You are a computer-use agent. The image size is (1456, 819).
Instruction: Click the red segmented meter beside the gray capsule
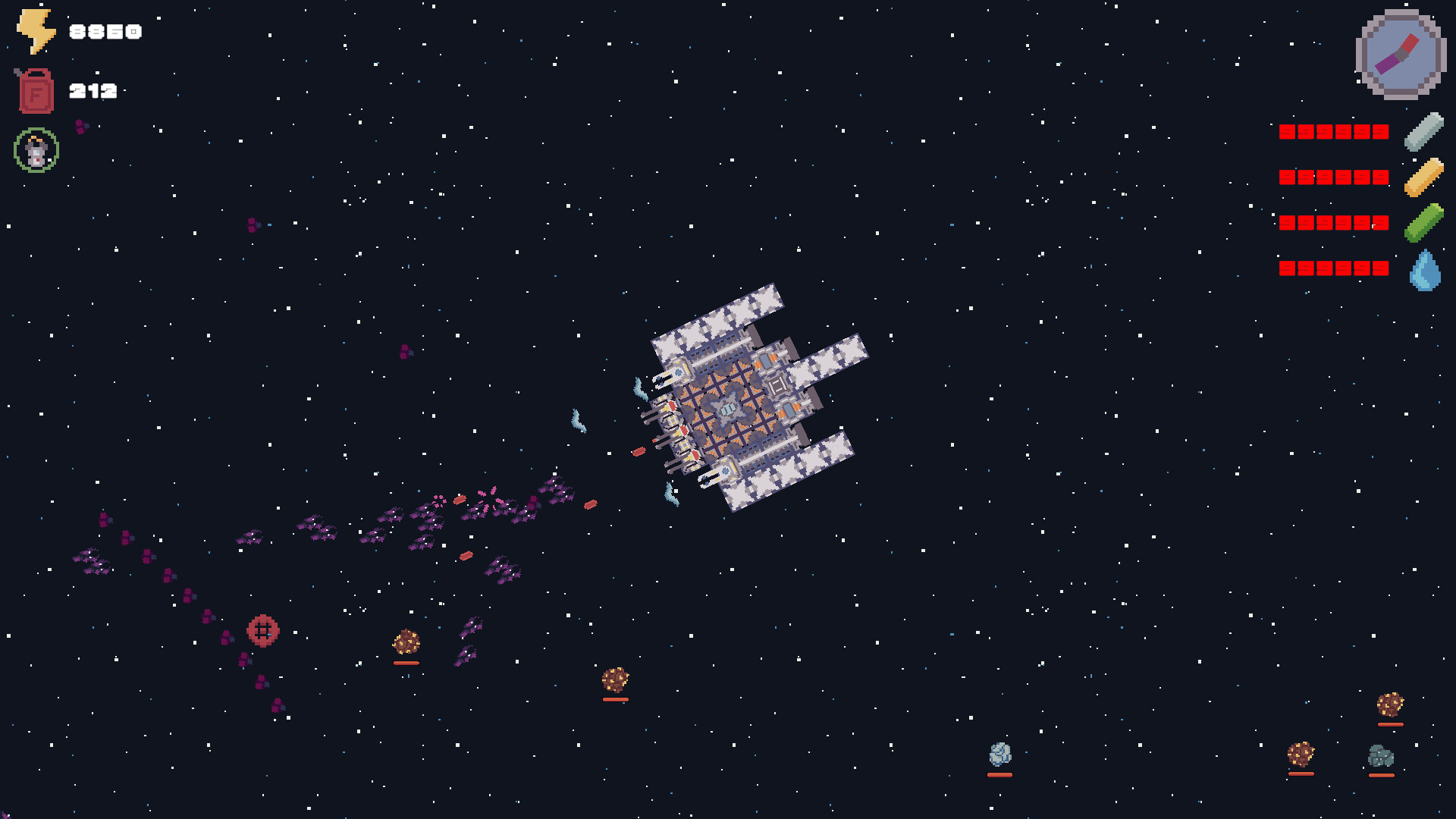point(1332,132)
